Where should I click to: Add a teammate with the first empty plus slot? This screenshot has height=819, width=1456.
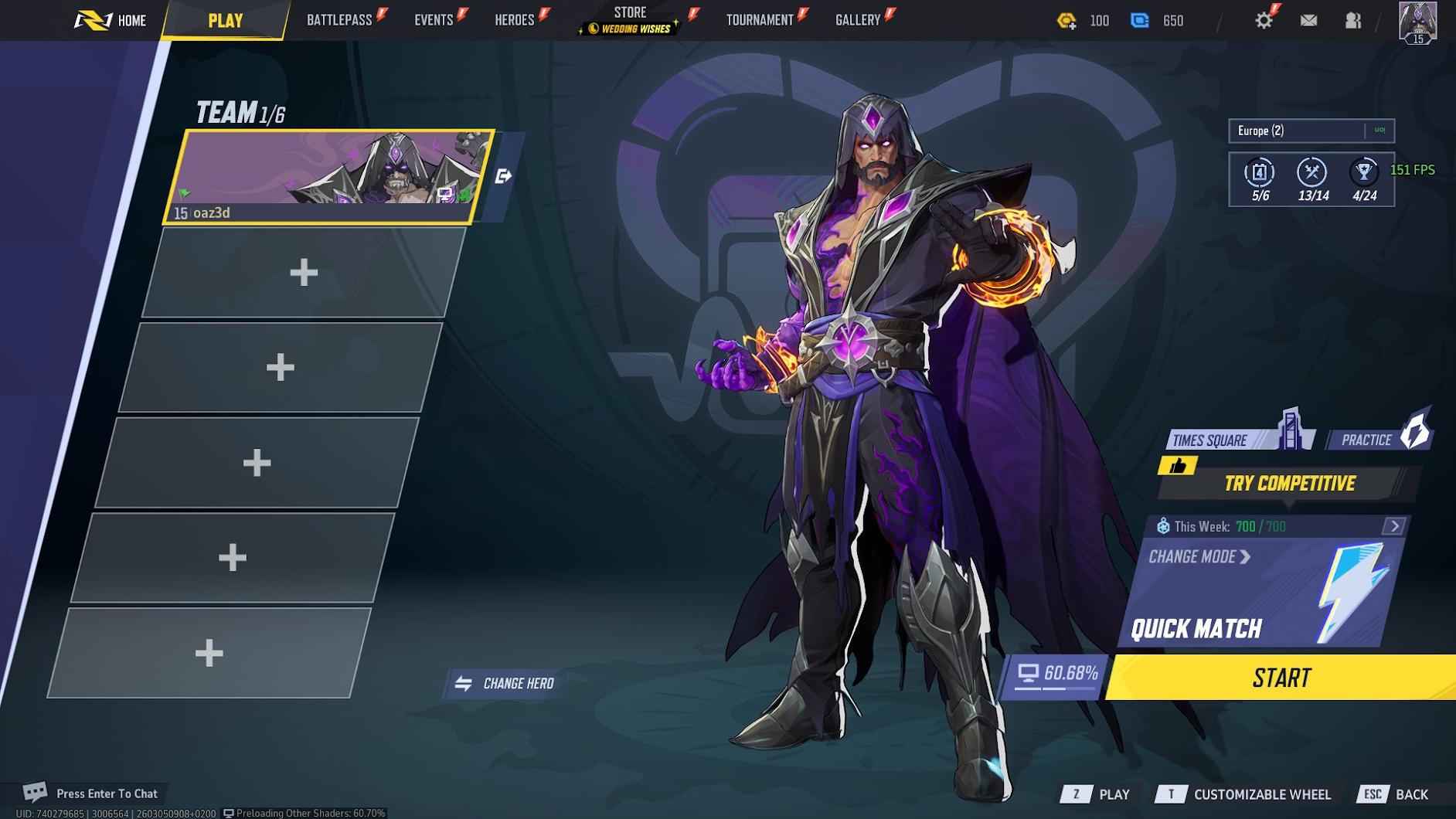pos(303,272)
